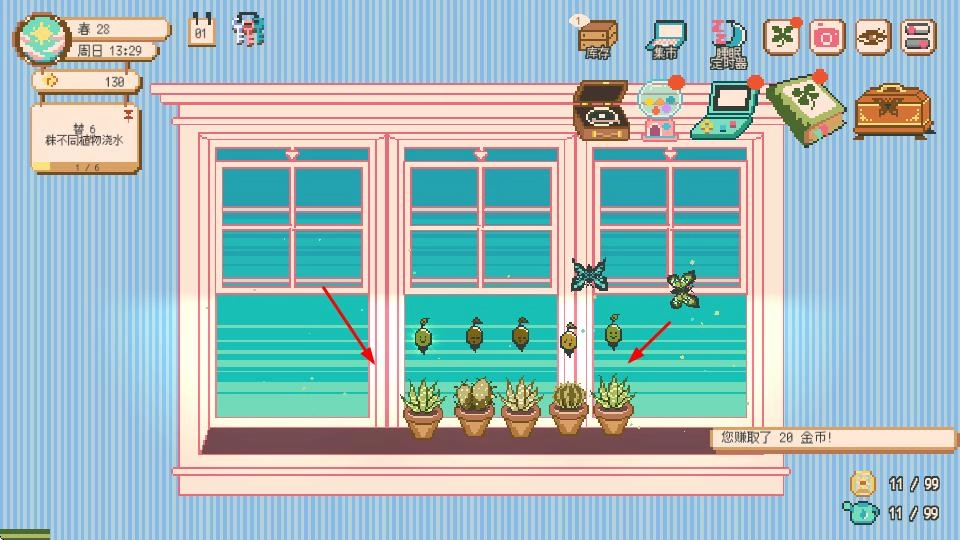Select the watering quest panel
960x540 pixels.
(x=85, y=137)
